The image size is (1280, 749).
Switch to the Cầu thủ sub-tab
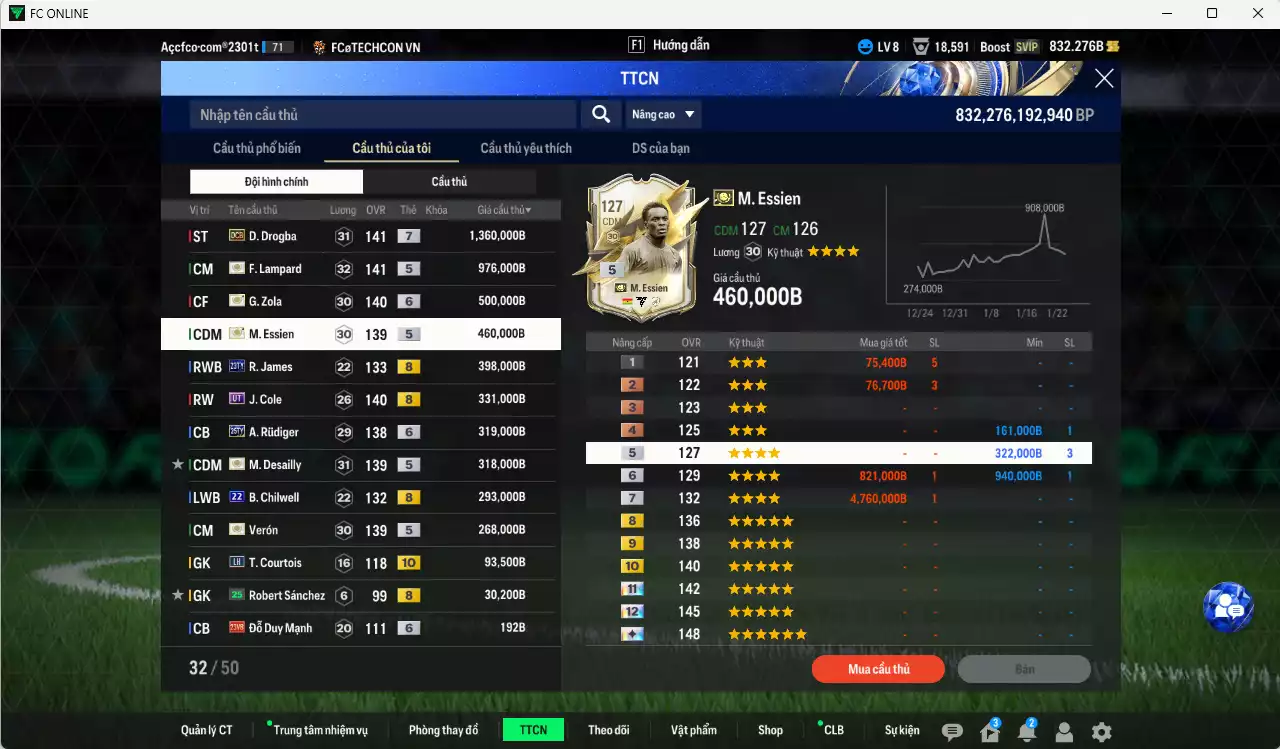click(x=450, y=181)
